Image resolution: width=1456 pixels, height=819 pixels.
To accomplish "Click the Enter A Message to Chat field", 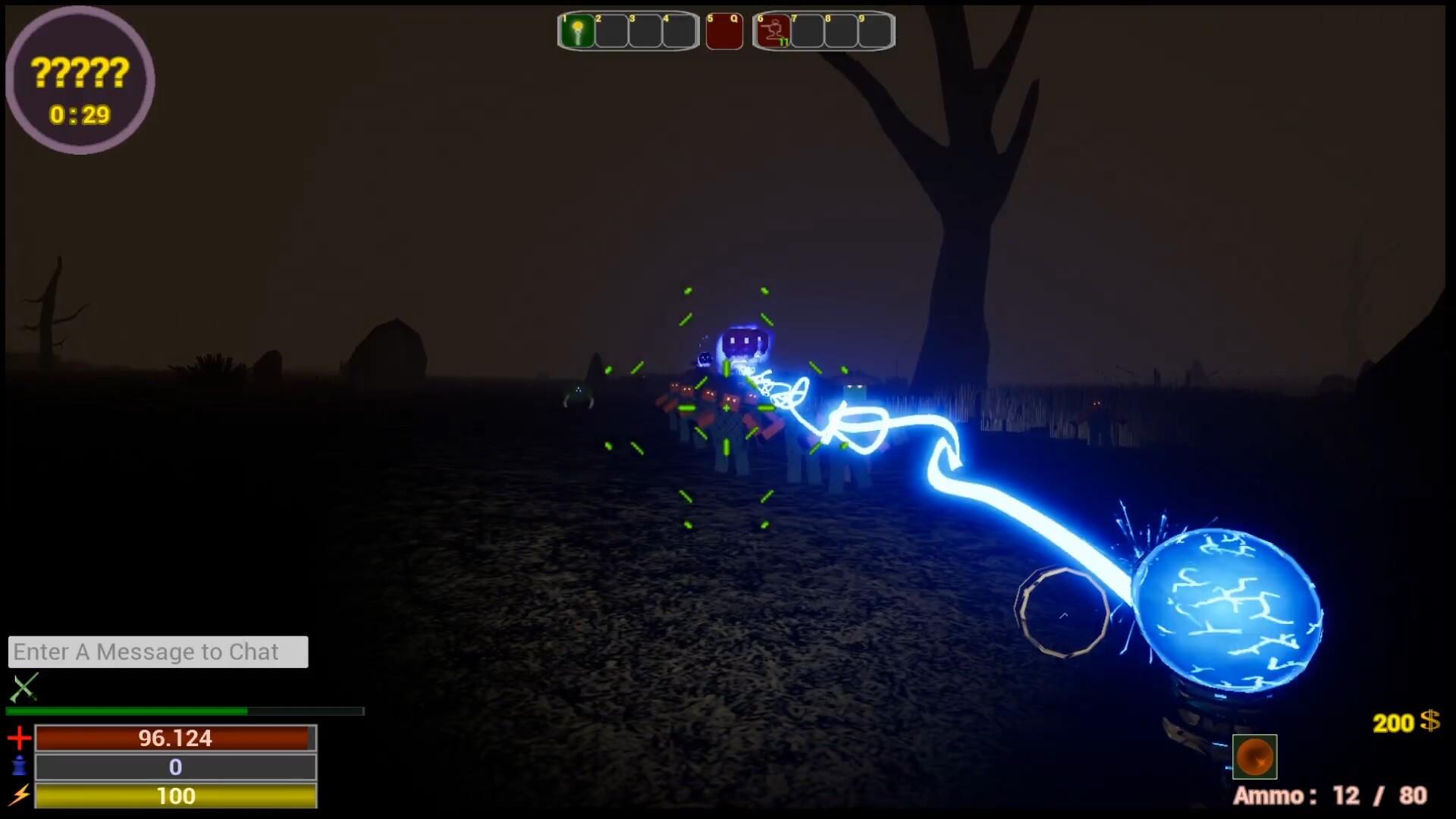I will [158, 651].
